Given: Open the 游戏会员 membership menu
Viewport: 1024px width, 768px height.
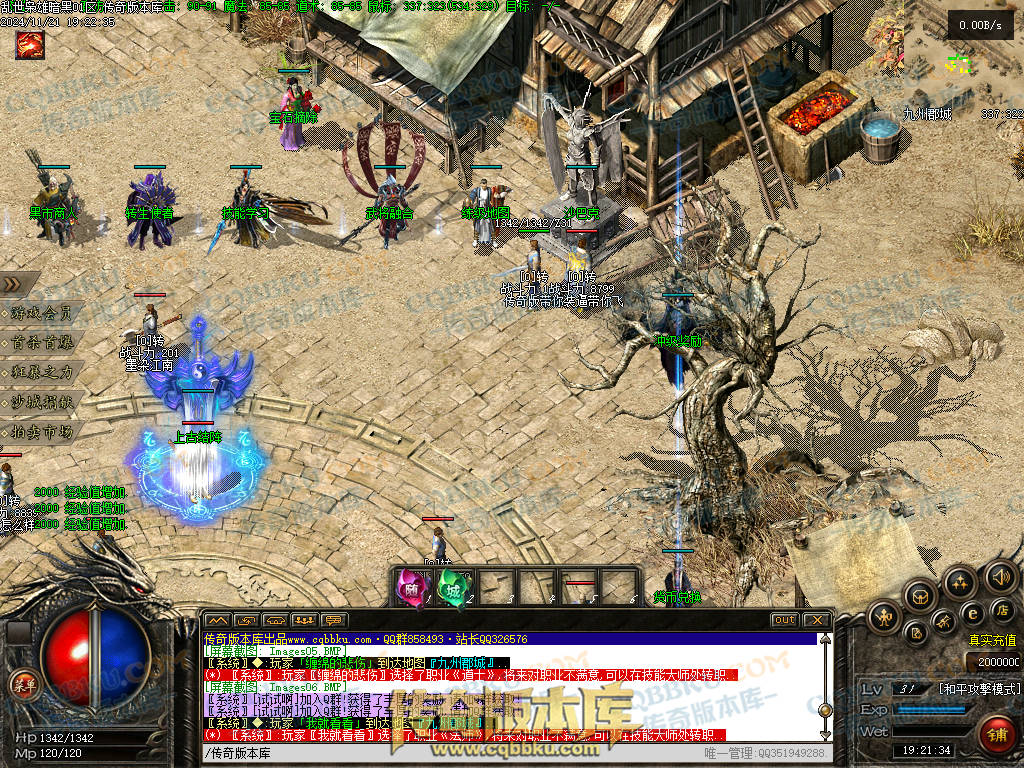Looking at the screenshot, I should point(42,313).
